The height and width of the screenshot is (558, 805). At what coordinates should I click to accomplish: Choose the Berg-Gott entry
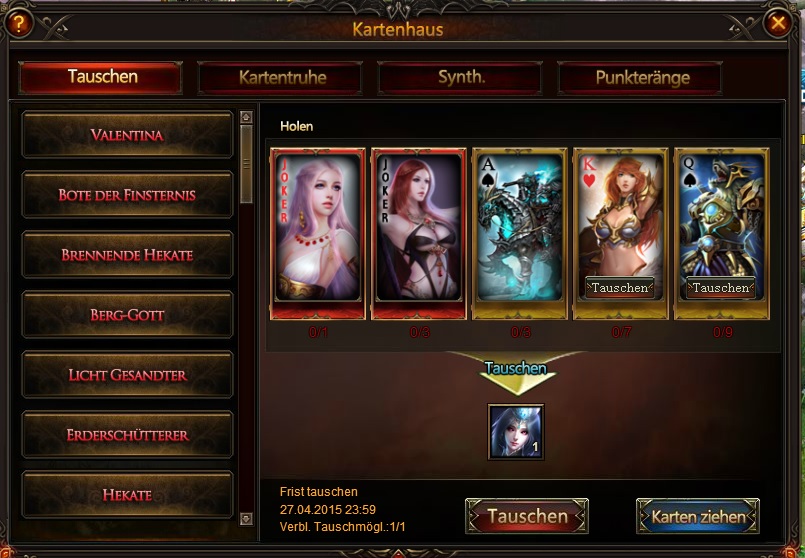click(x=127, y=315)
